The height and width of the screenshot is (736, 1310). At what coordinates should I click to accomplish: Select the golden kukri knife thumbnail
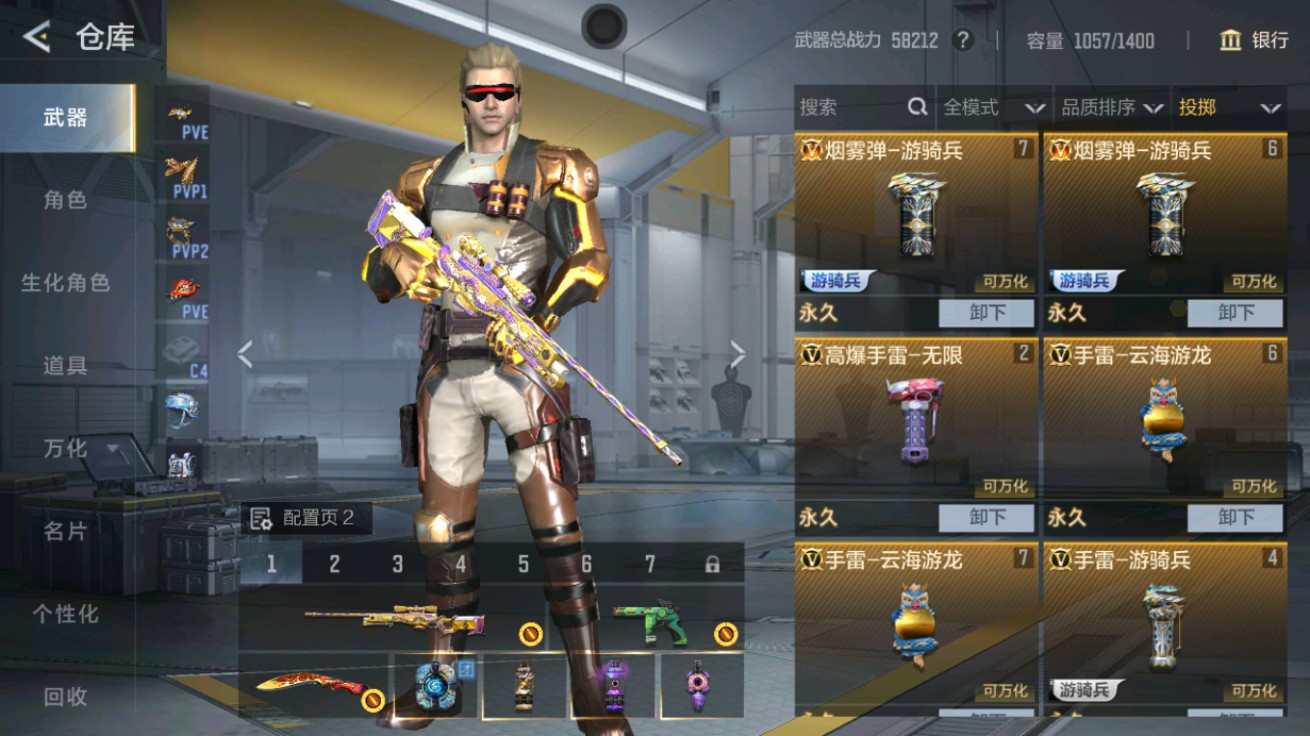[312, 687]
